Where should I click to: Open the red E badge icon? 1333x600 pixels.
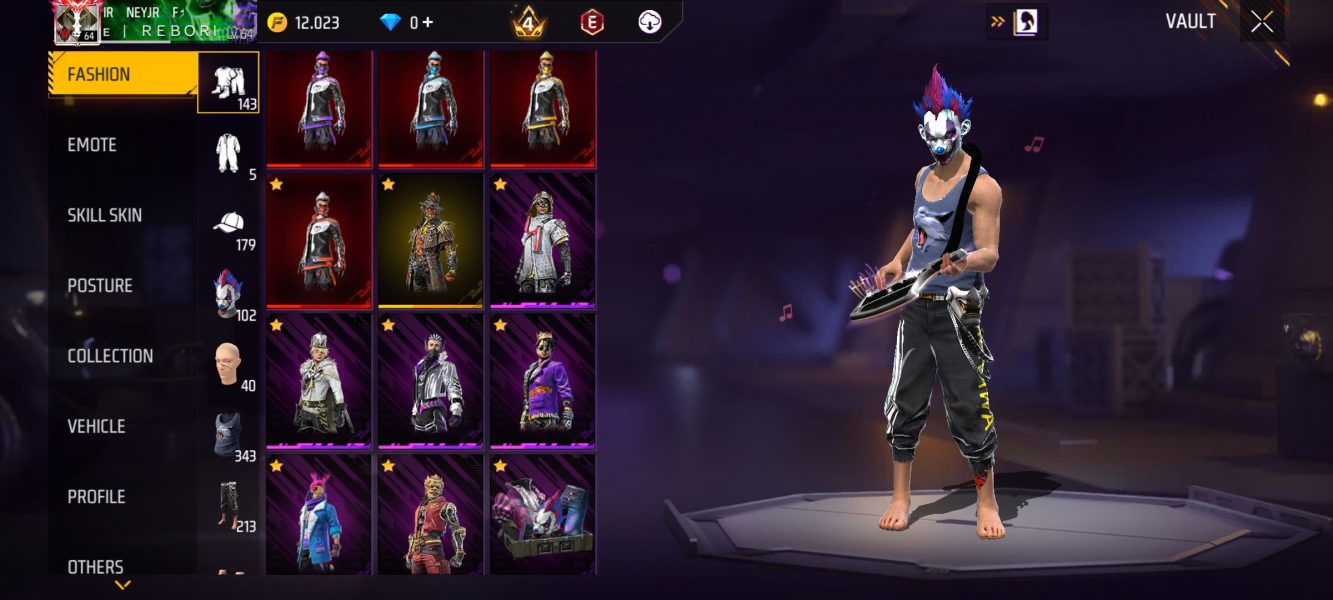[x=591, y=22]
